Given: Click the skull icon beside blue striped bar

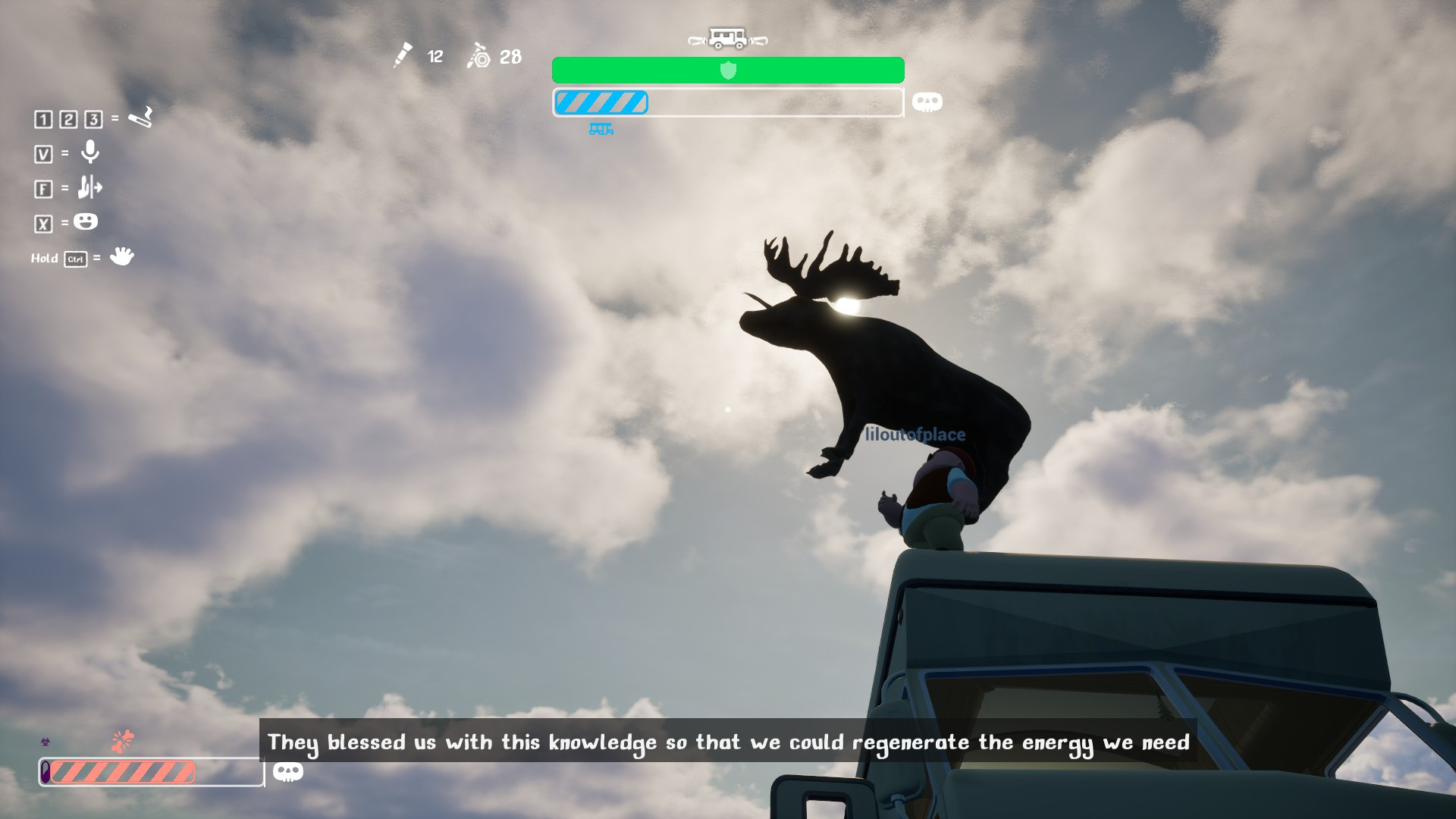Looking at the screenshot, I should [927, 102].
